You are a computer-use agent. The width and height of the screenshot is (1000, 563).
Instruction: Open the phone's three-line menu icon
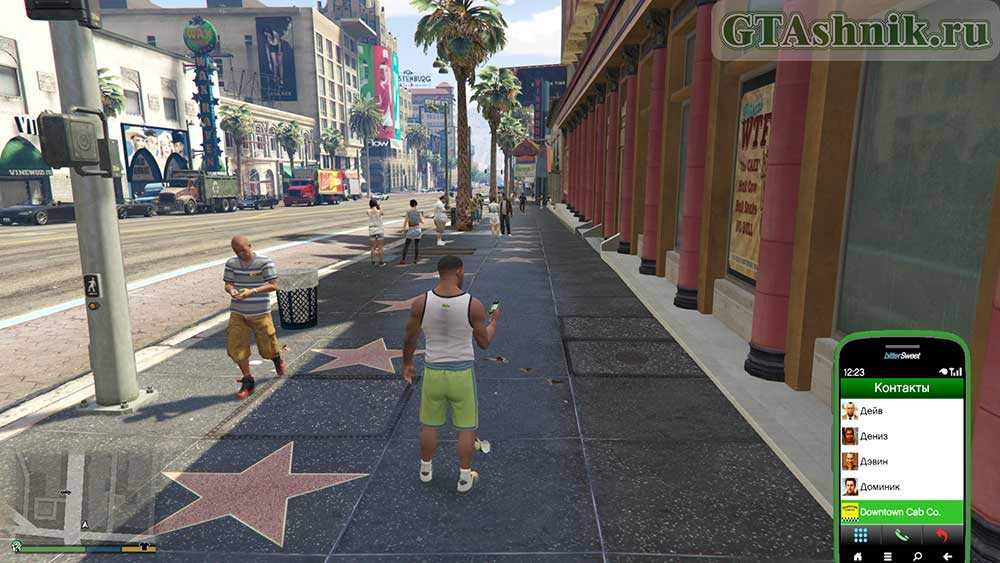887,554
